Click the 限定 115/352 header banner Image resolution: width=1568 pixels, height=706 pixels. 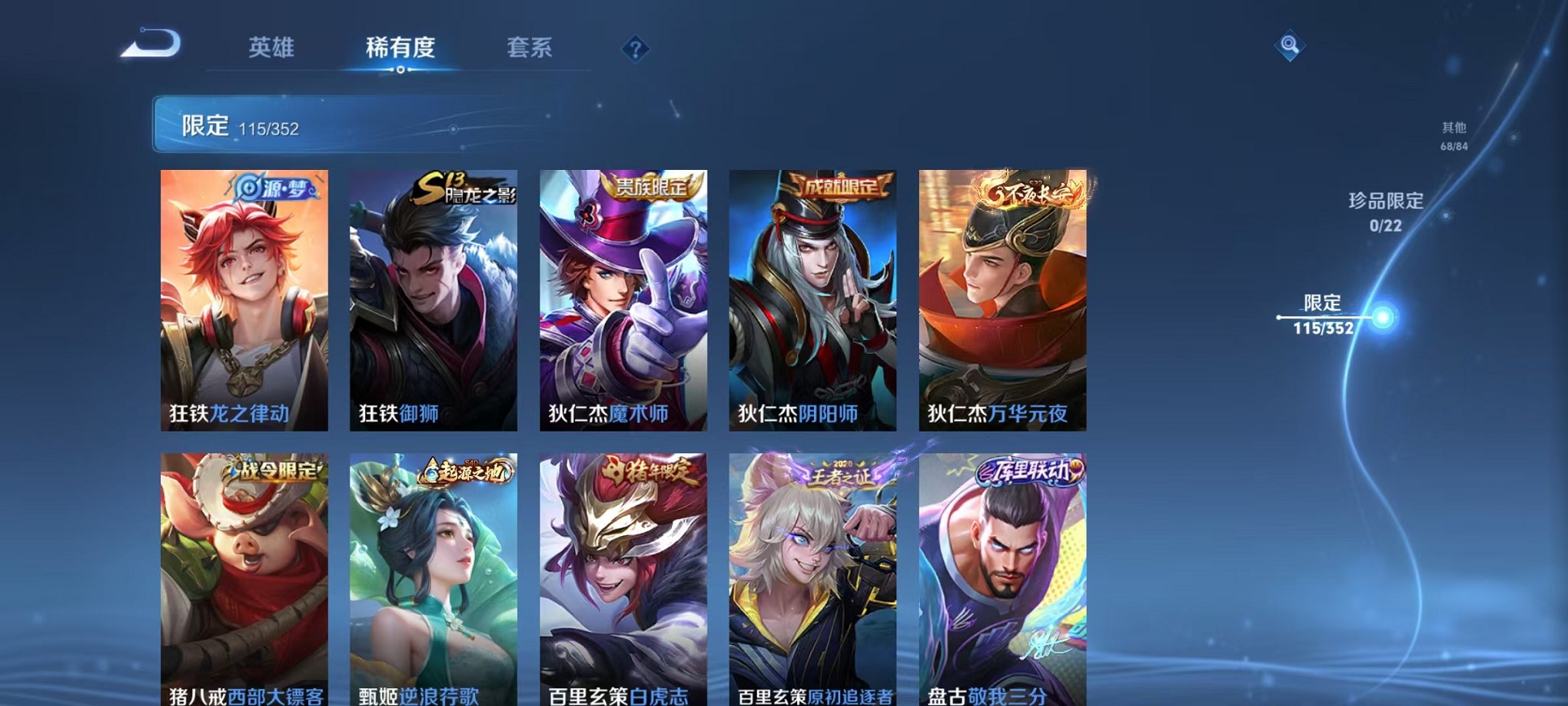323,125
